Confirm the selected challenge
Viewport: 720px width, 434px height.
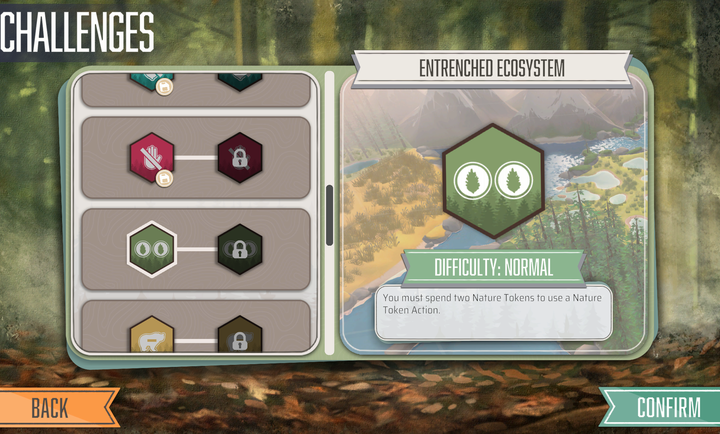668,407
